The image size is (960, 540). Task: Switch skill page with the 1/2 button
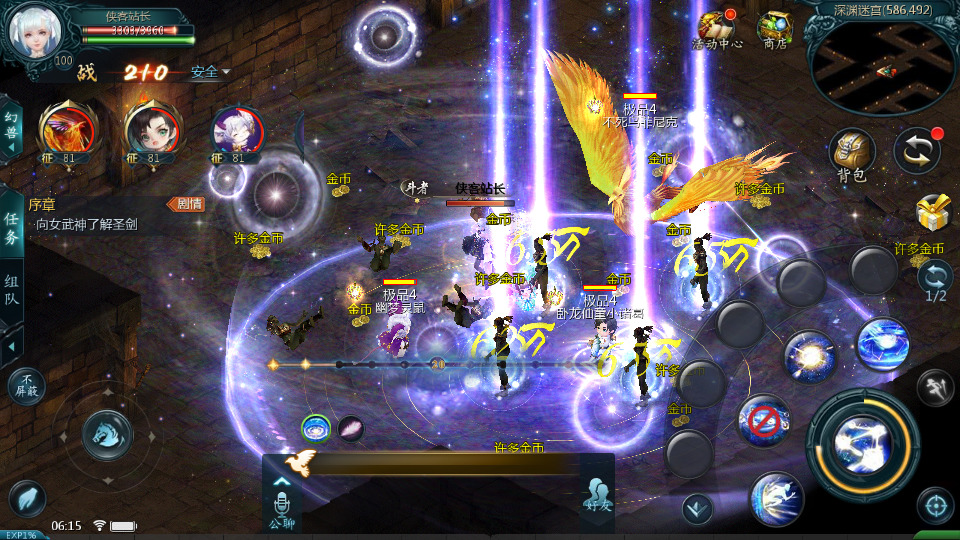[935, 280]
